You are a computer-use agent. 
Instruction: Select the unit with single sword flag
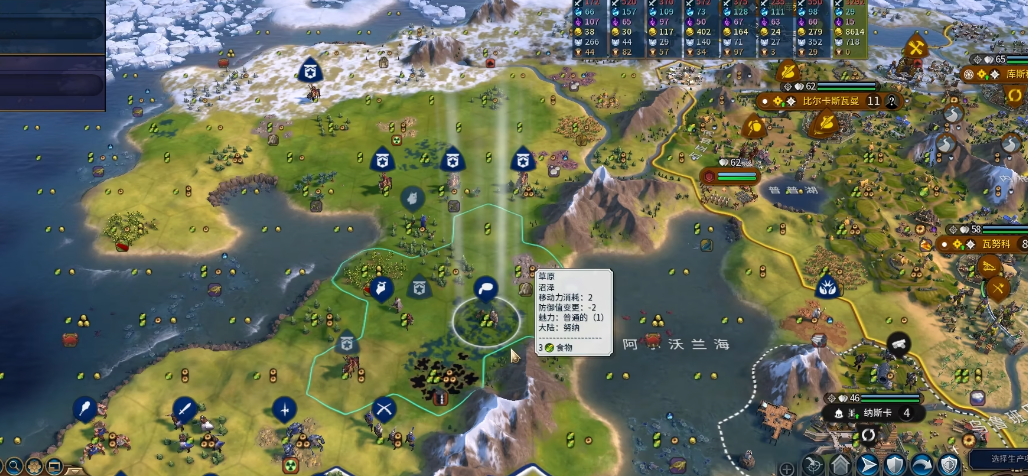[x=183, y=408]
